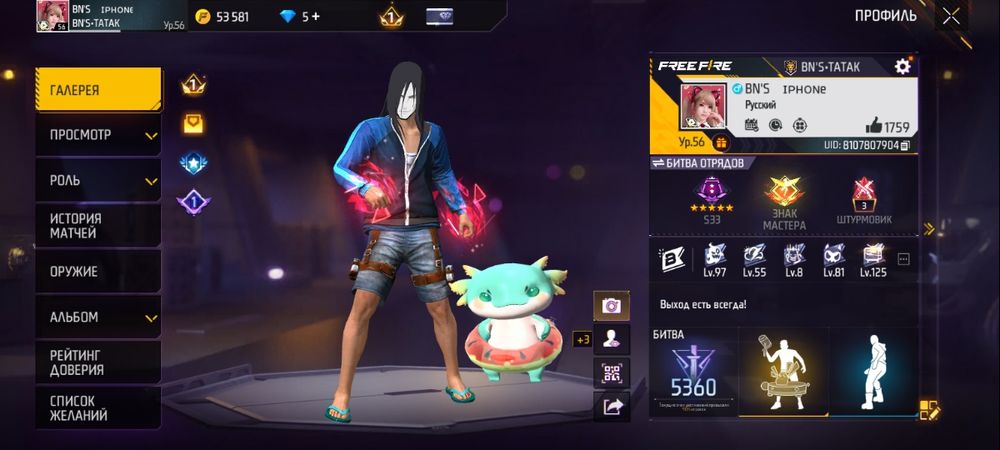Open История матчей section
The image size is (1000, 450).
pyautogui.click(x=98, y=226)
